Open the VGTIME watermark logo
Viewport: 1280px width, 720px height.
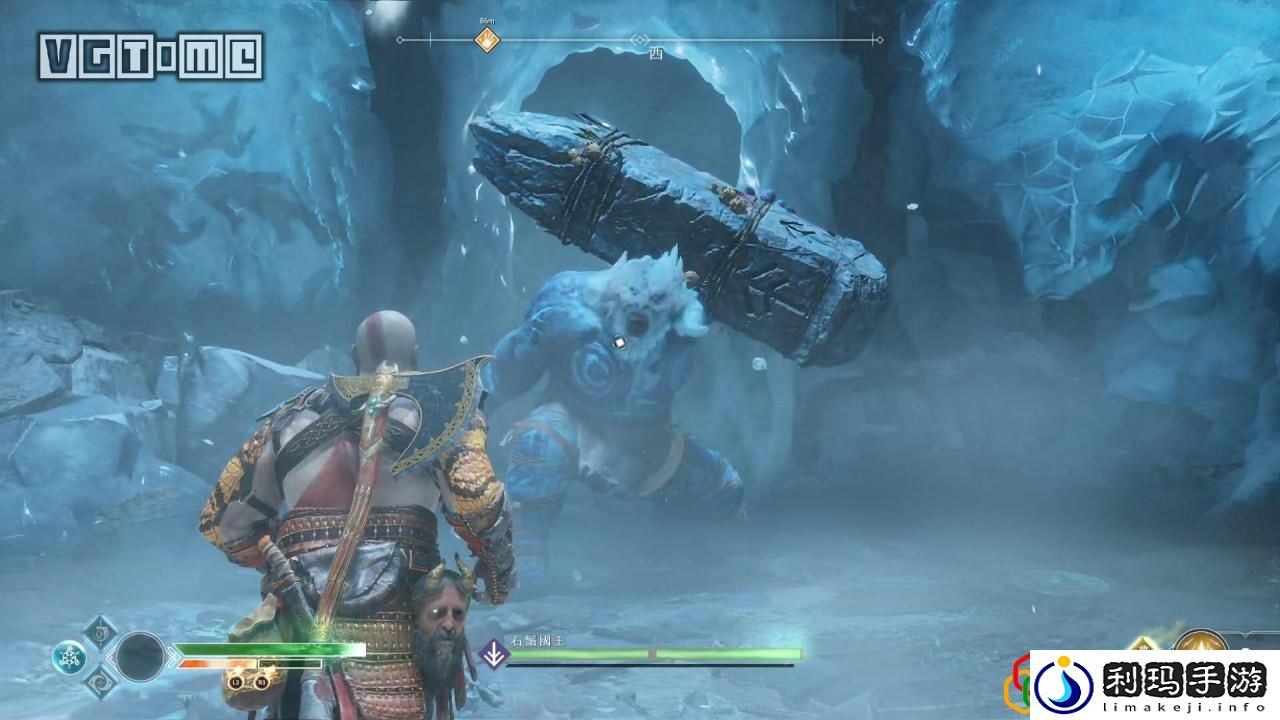151,56
